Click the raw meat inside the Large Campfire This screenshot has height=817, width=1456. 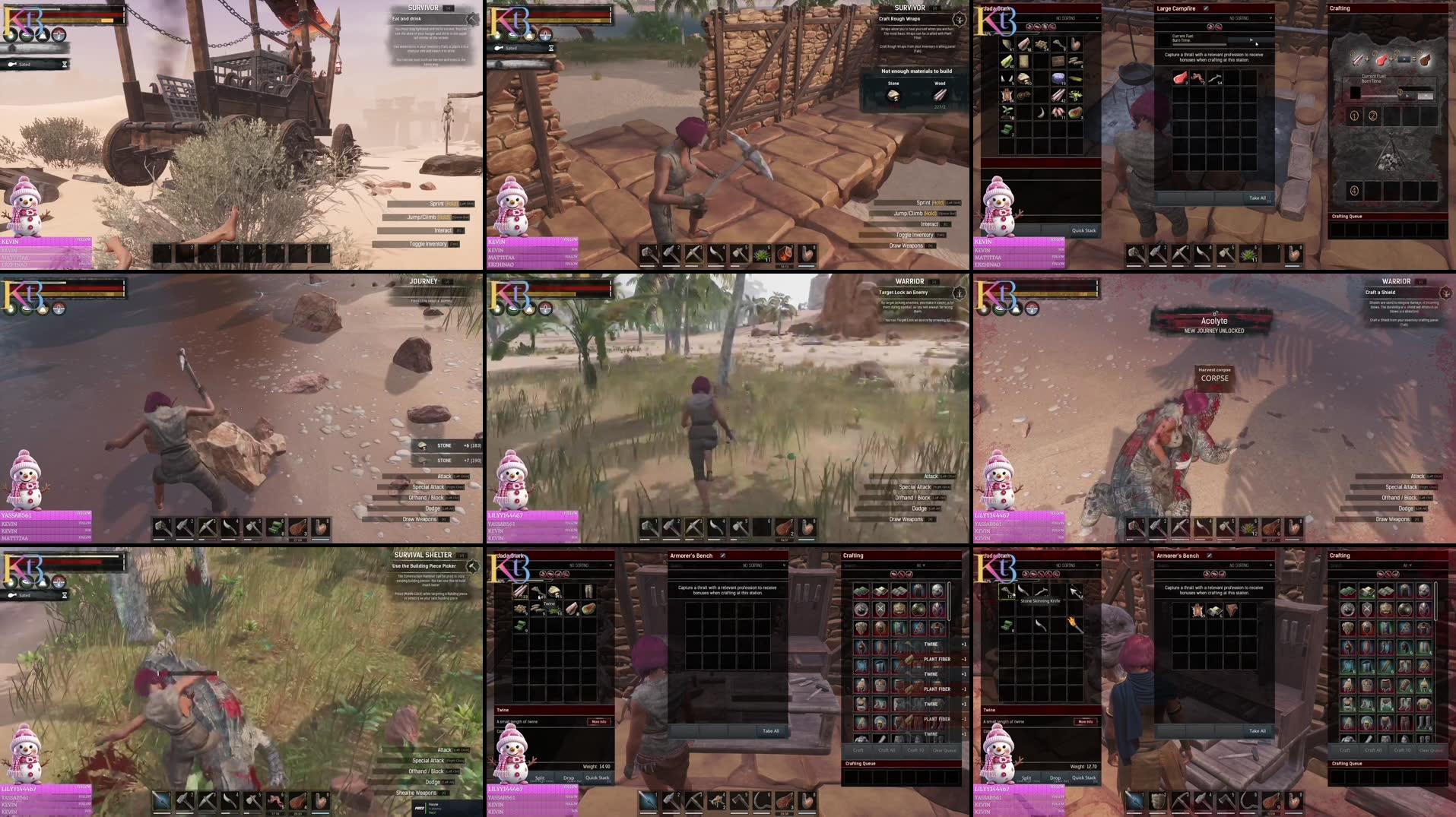tap(1180, 78)
